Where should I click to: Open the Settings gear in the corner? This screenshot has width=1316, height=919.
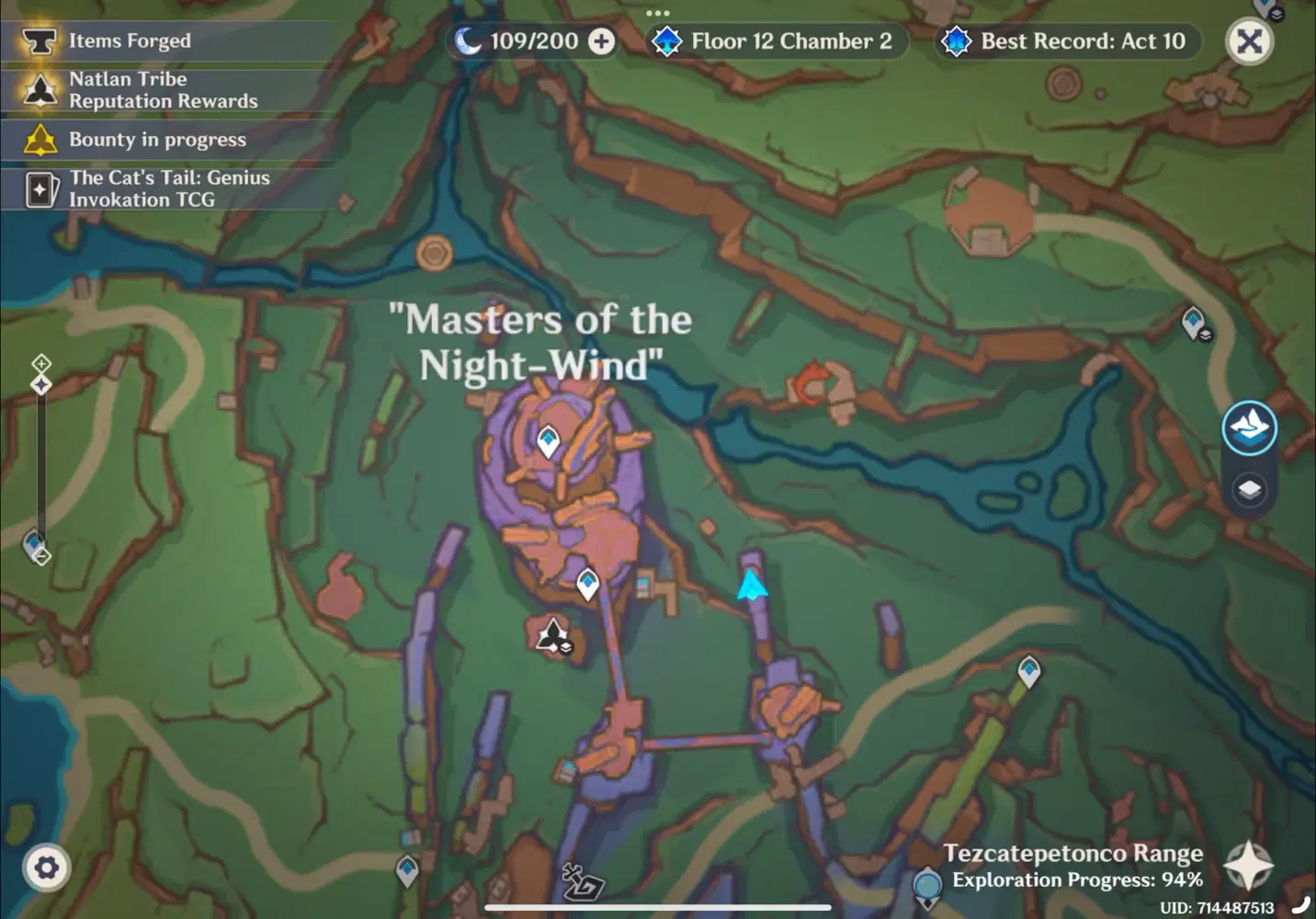pyautogui.click(x=45, y=867)
